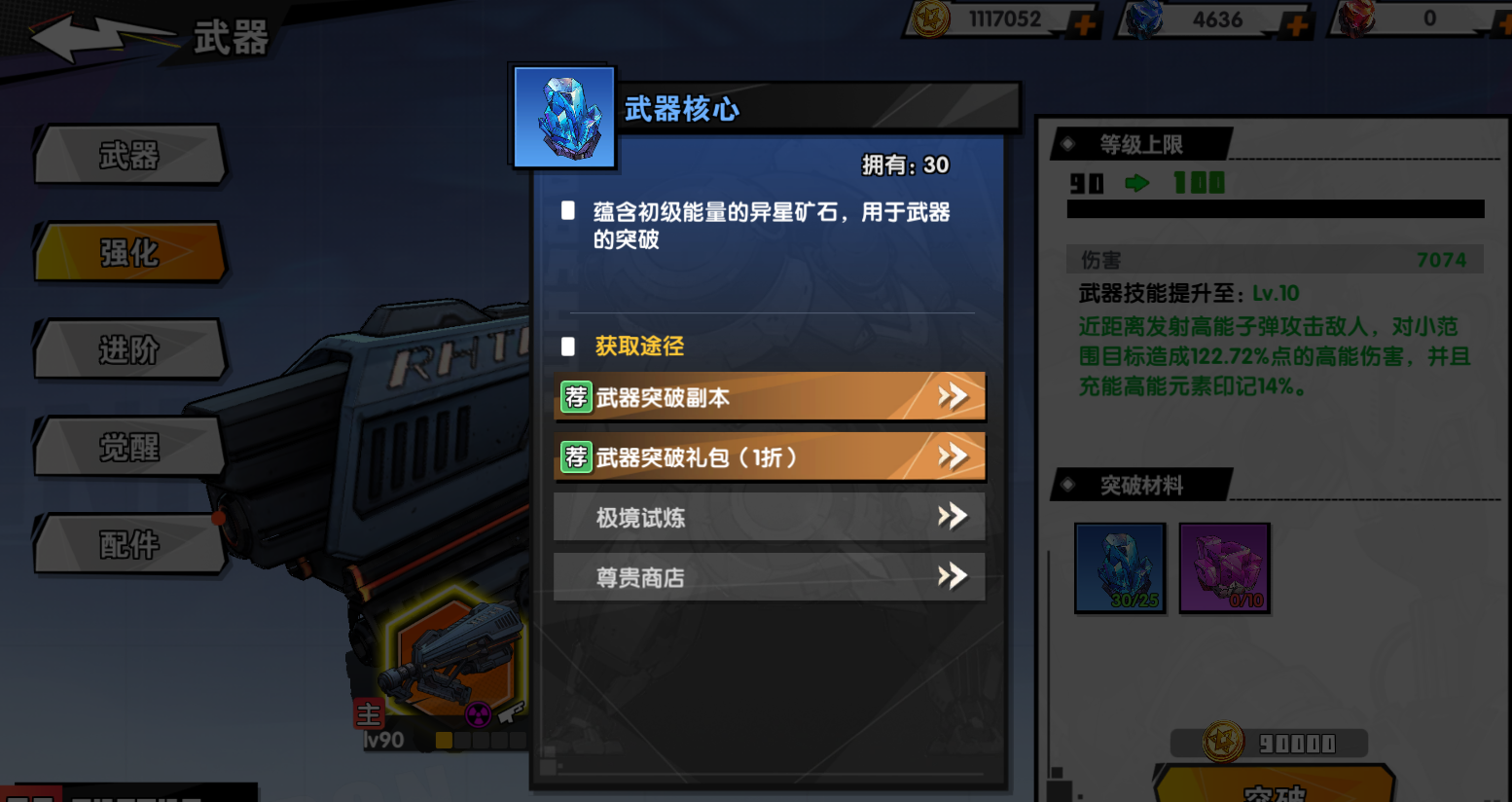This screenshot has width=1512, height=802.
Task: Select the 进阶 advancement menu item
Action: [x=127, y=349]
